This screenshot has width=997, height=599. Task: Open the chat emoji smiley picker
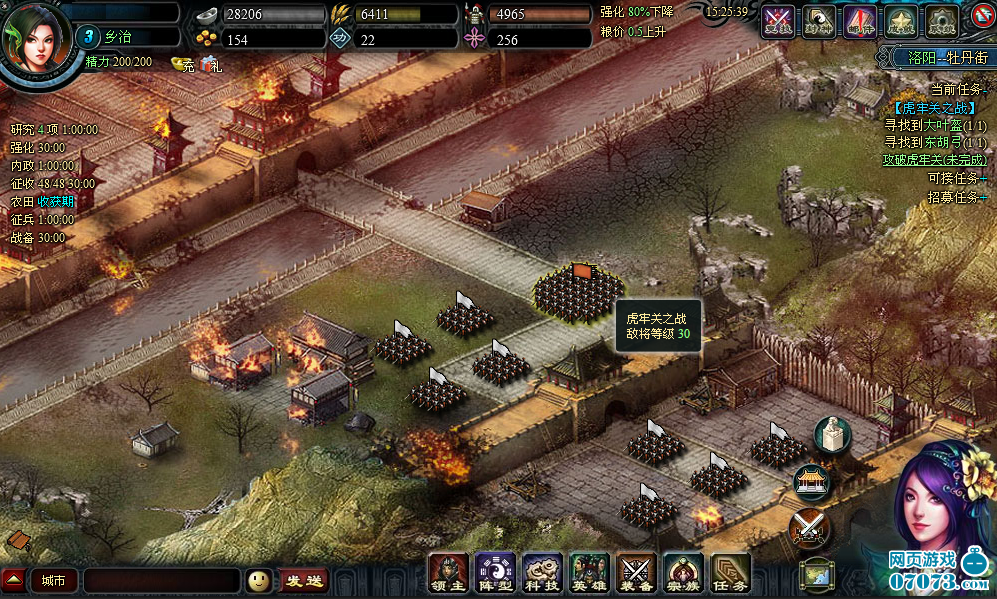[259, 580]
